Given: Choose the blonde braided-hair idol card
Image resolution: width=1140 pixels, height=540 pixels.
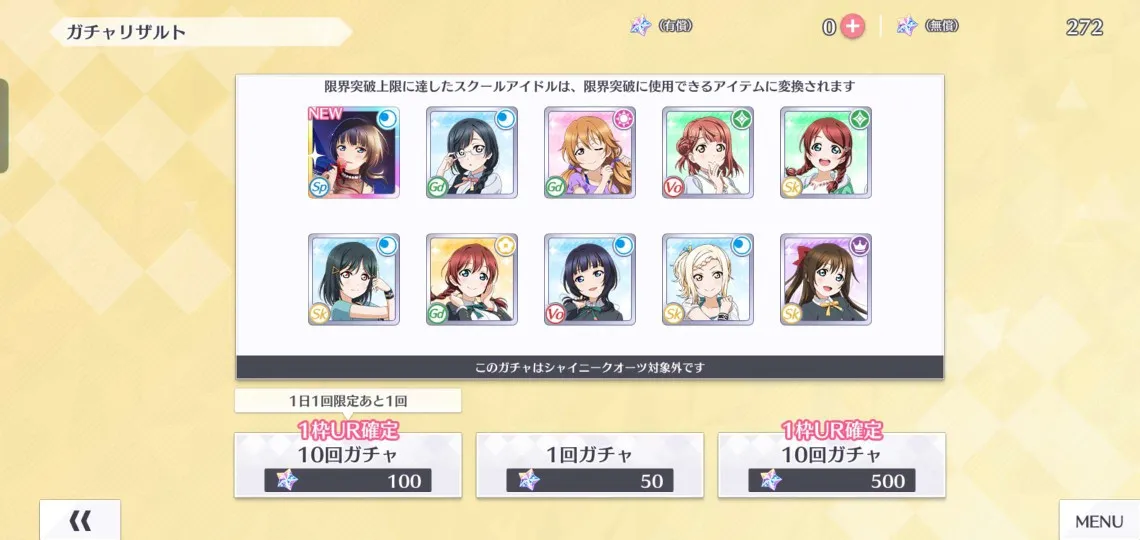Looking at the screenshot, I should (708, 279).
